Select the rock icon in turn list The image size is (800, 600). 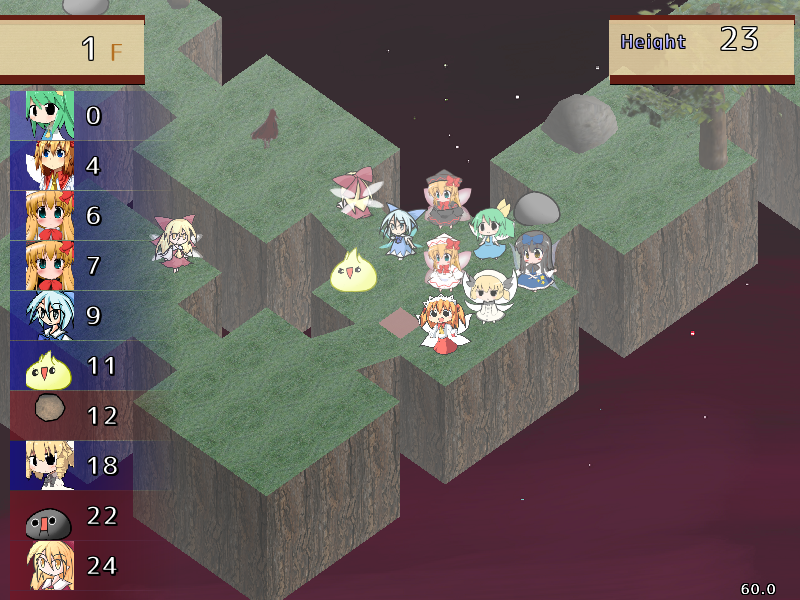coord(45,410)
